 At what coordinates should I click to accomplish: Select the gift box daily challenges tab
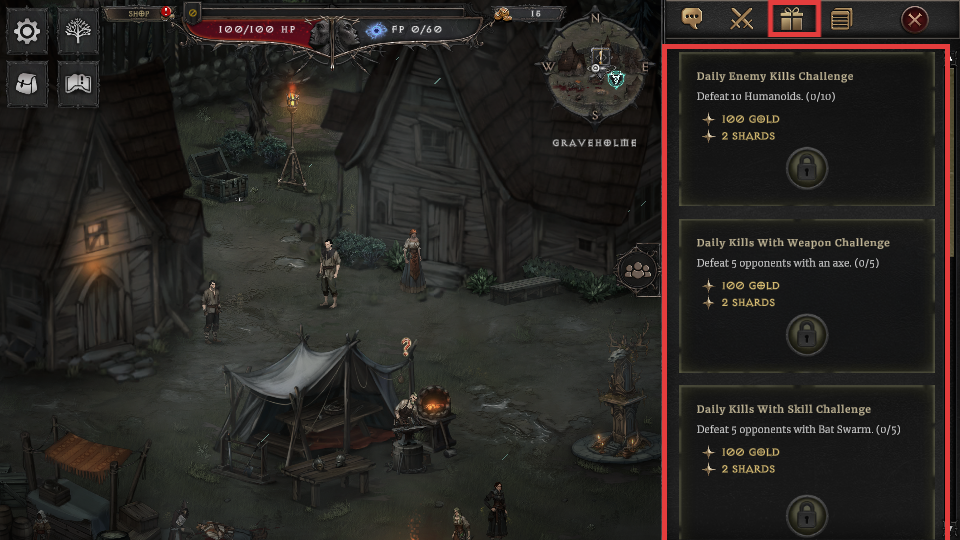793,19
